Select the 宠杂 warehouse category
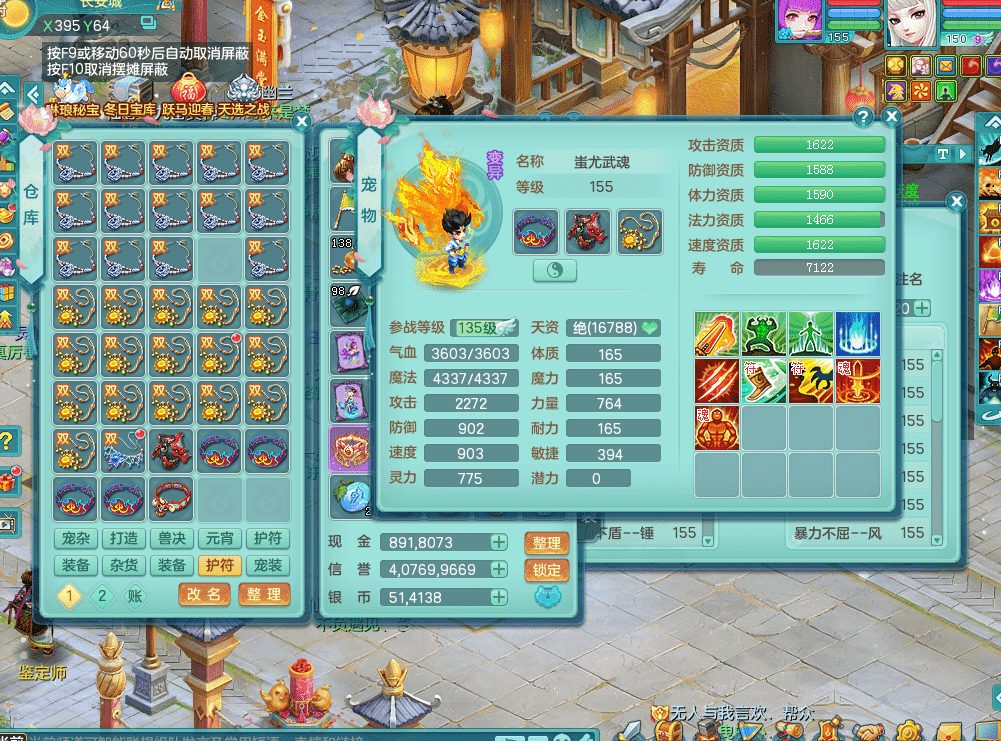Image resolution: width=1001 pixels, height=741 pixels. [76, 539]
